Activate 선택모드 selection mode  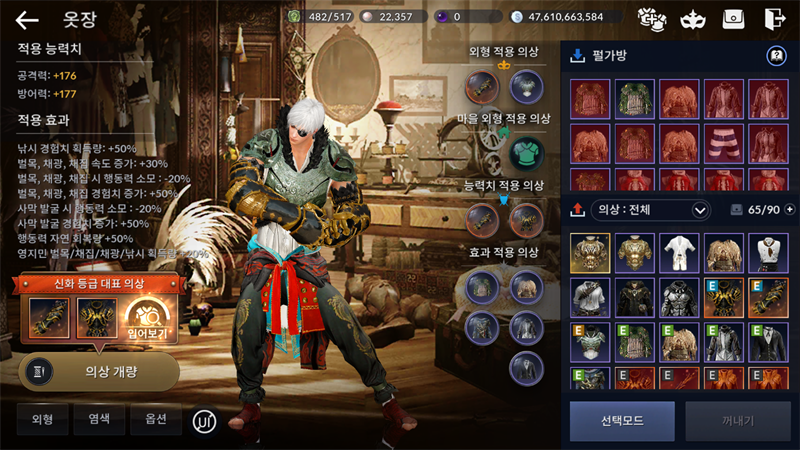(x=622, y=421)
